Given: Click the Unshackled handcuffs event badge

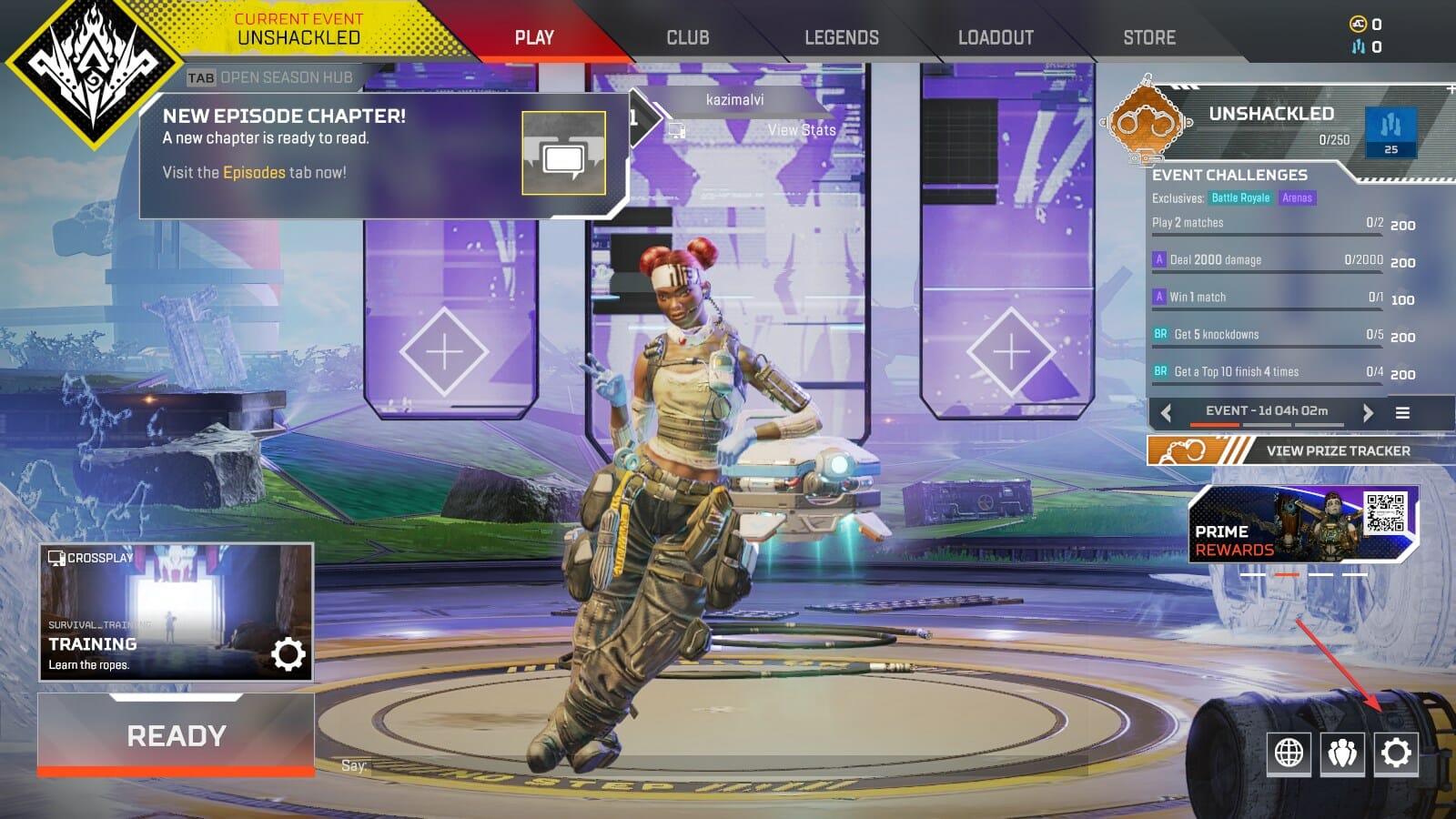Looking at the screenshot, I should (1147, 121).
